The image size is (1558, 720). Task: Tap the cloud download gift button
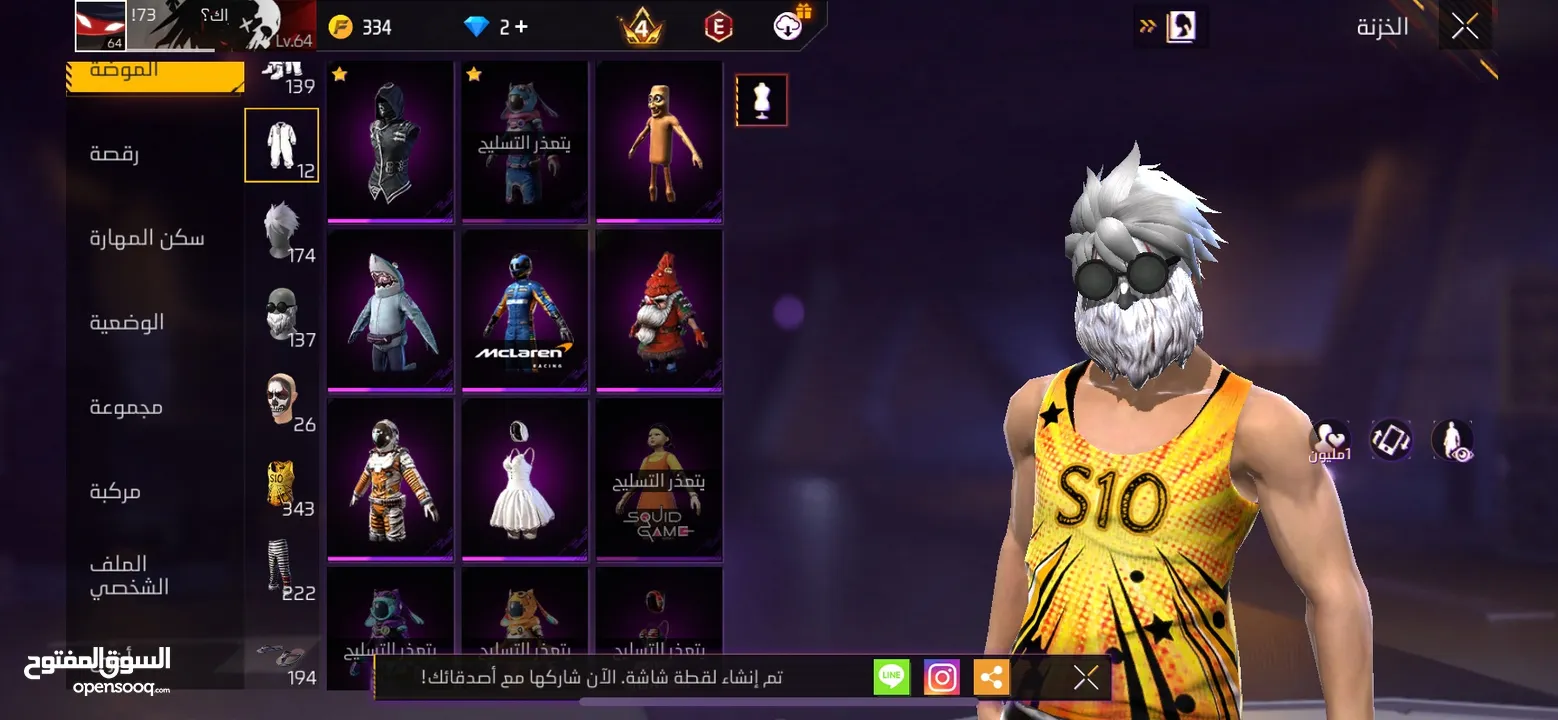pos(787,26)
